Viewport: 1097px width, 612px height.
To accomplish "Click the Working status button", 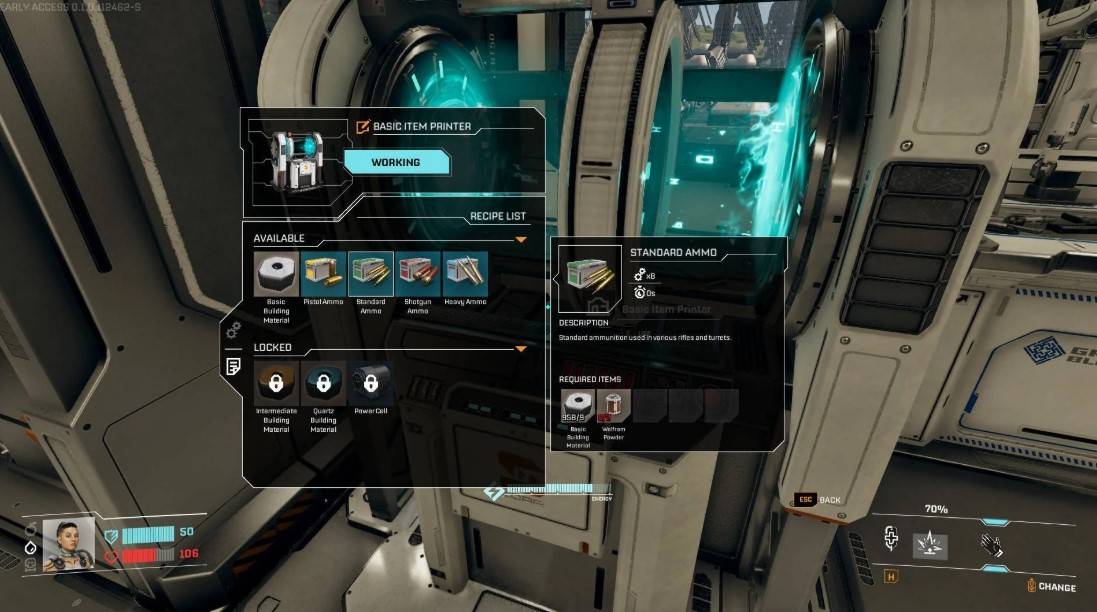I will click(x=396, y=162).
